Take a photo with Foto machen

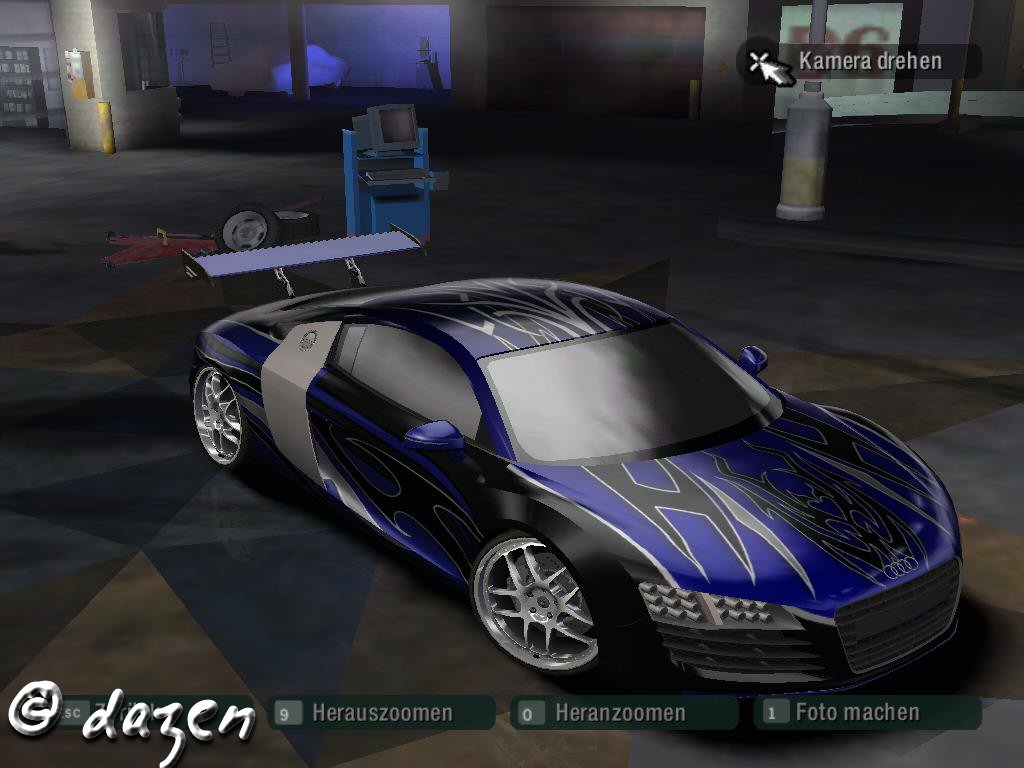pyautogui.click(x=856, y=712)
